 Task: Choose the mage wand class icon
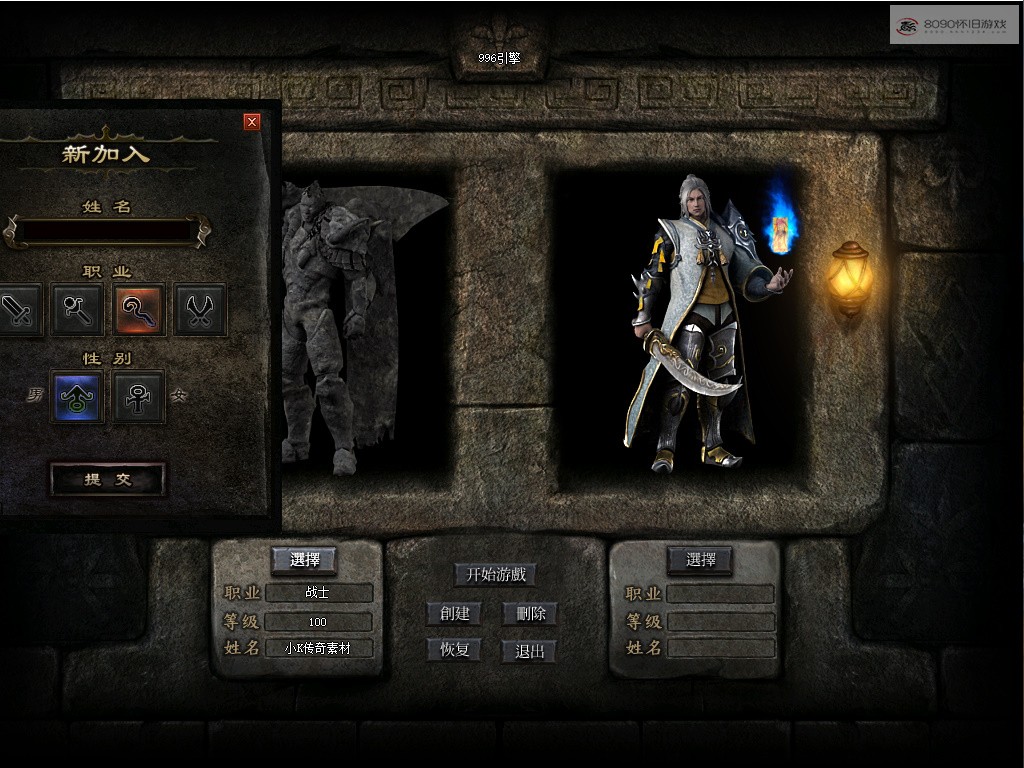click(78, 310)
